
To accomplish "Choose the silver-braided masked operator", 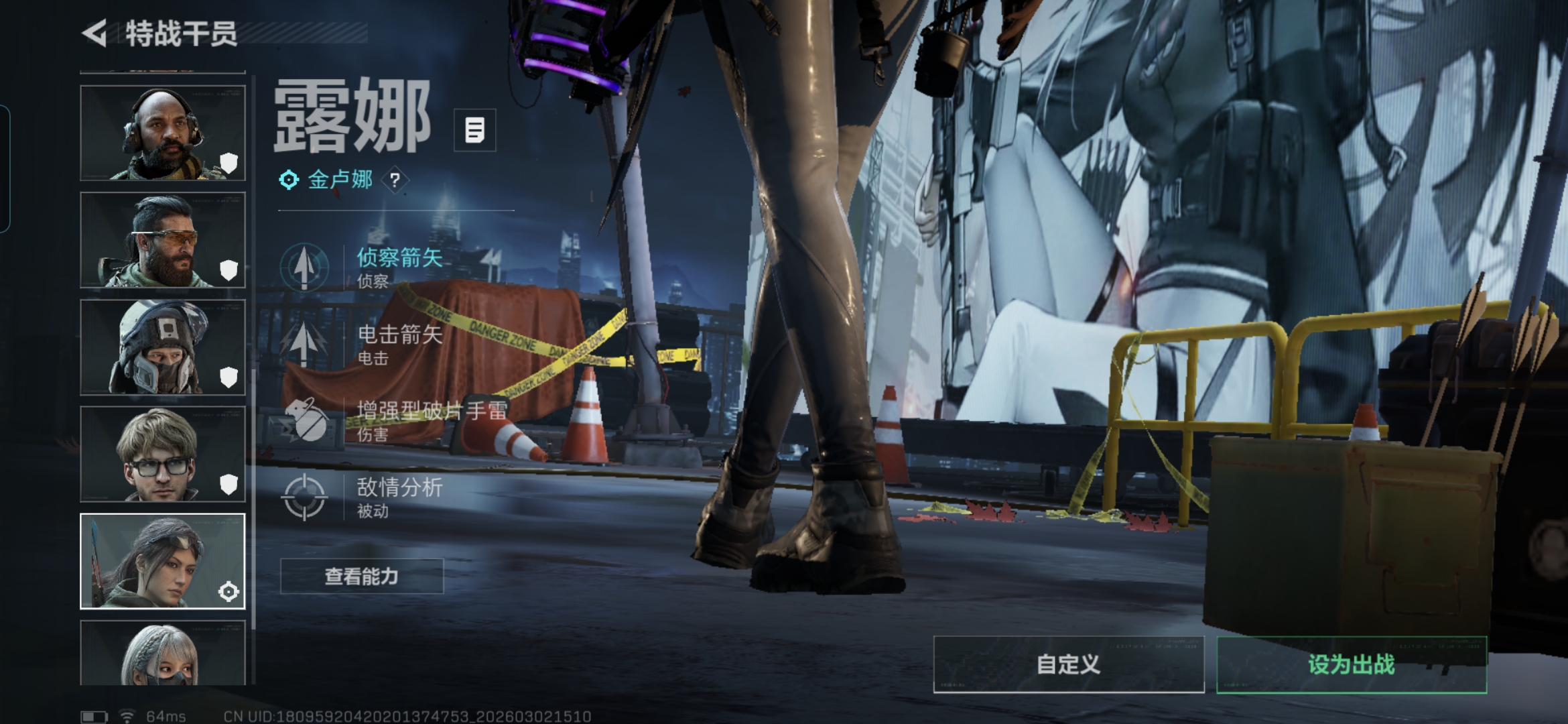I will (163, 653).
